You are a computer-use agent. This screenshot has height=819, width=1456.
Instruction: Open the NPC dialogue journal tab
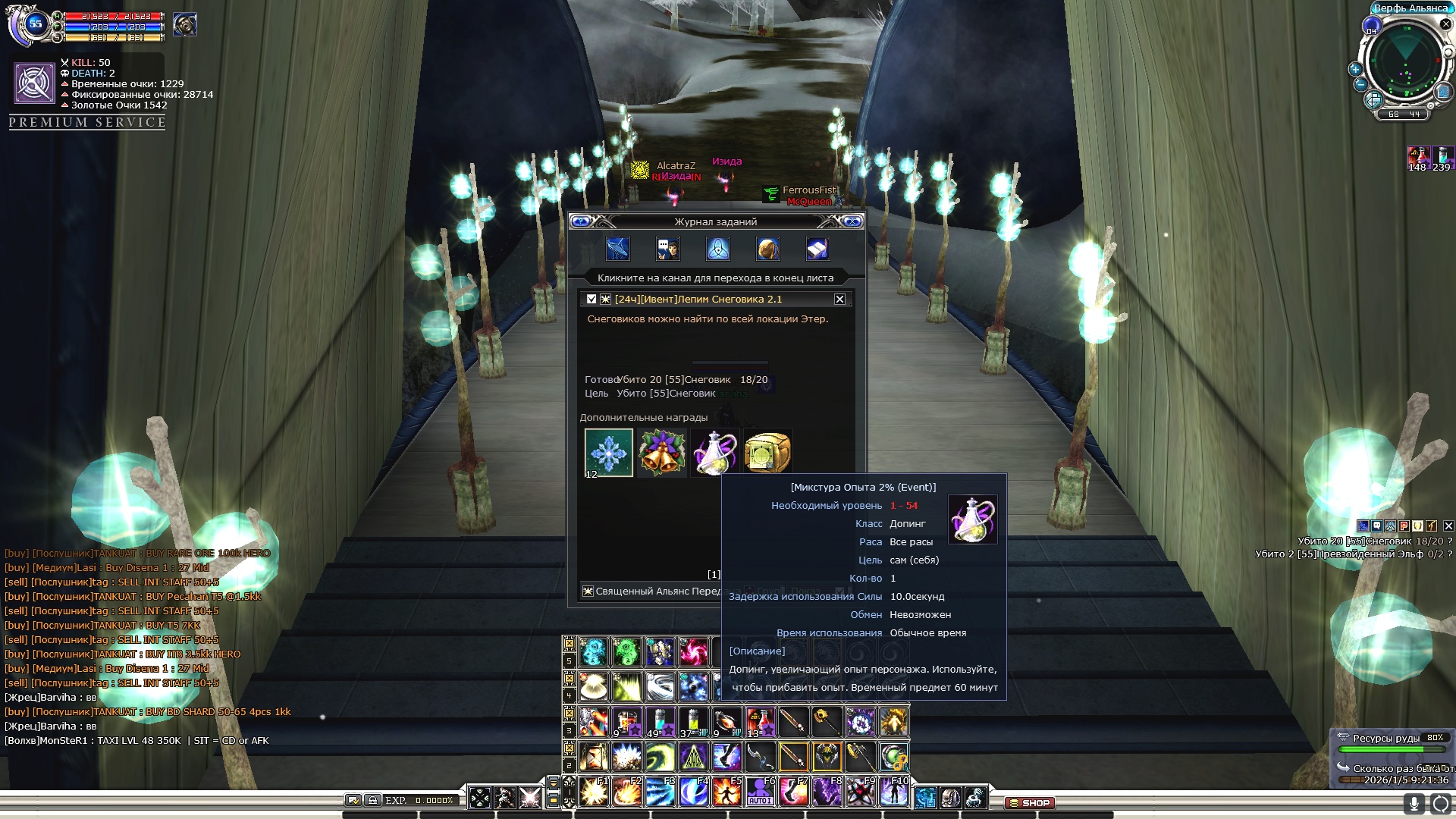(x=667, y=249)
